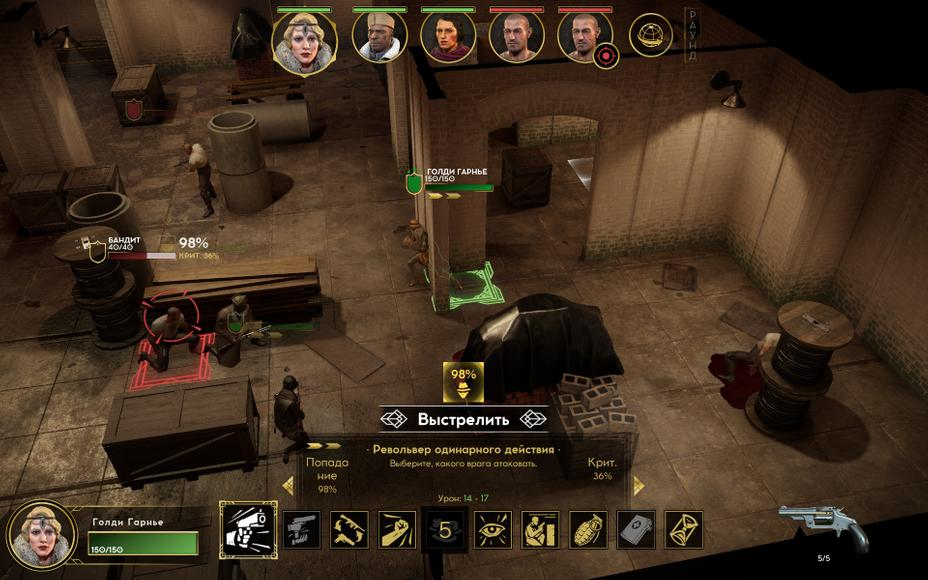
Task: Select the 98% enemy target icon
Action: (x=463, y=381)
